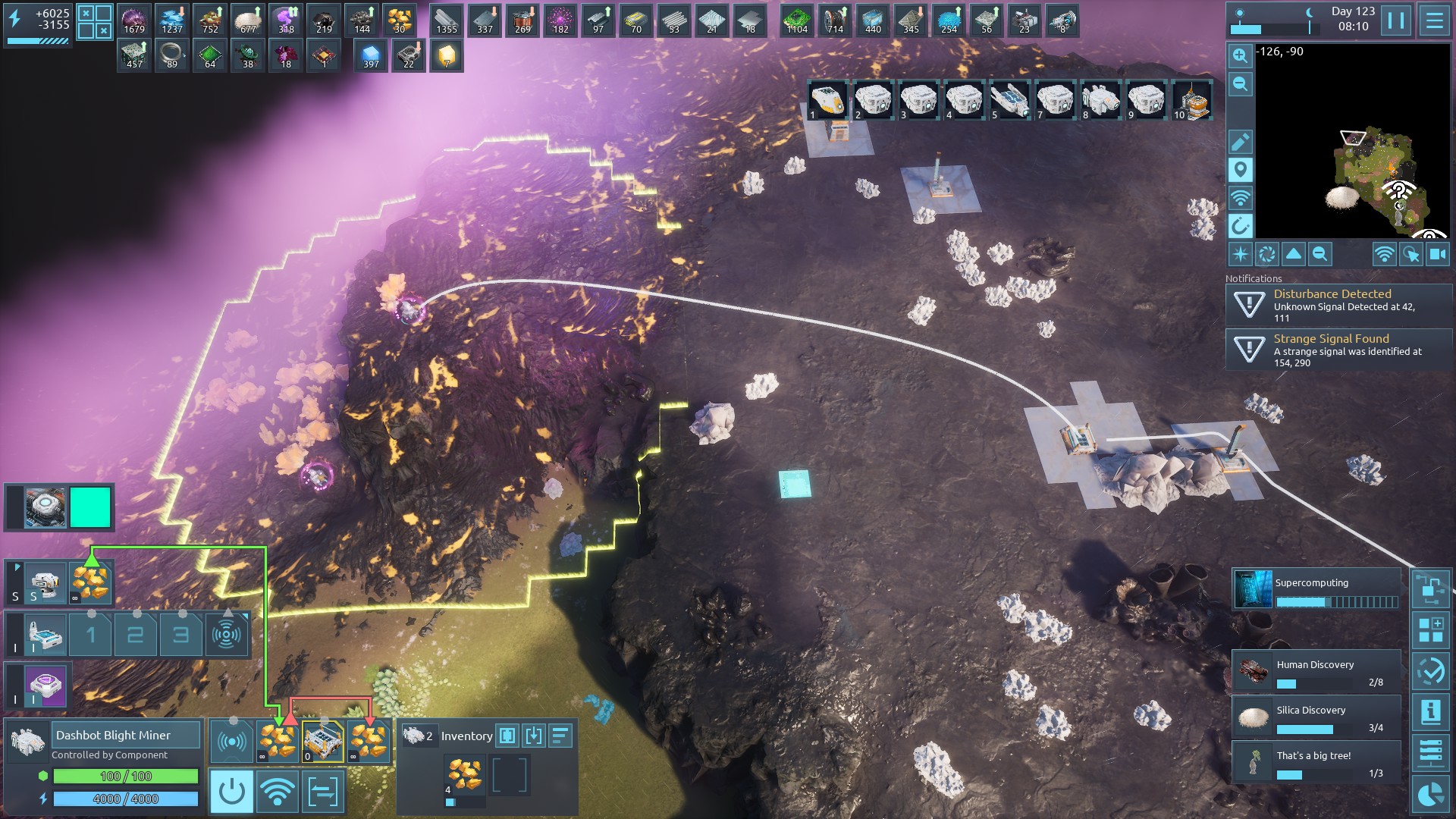Toggle the Dashbot Blight Miner power button
The image size is (1456, 819).
tap(231, 792)
